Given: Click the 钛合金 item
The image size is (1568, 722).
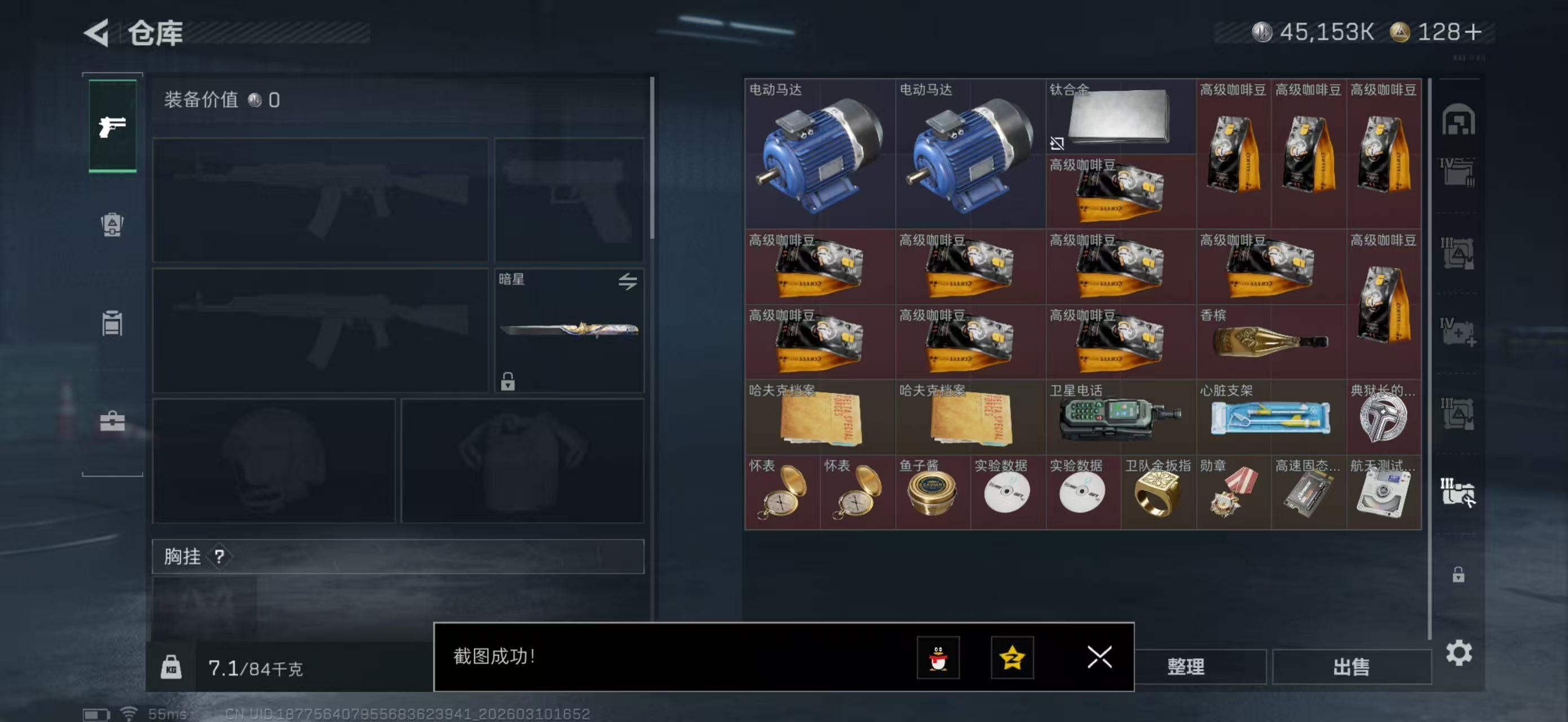Looking at the screenshot, I should pos(1119,116).
